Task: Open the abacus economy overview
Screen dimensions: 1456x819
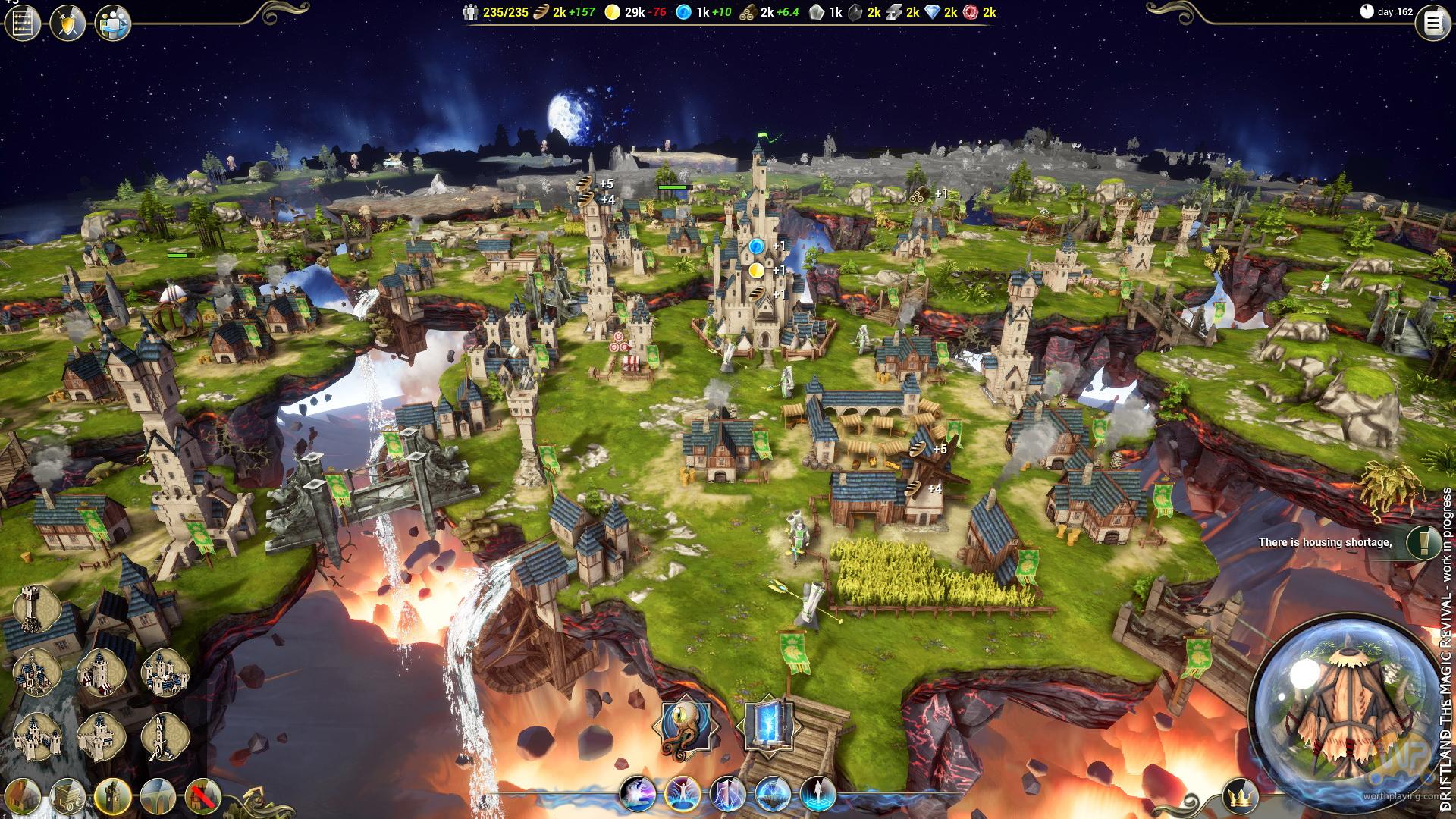Action: point(22,23)
